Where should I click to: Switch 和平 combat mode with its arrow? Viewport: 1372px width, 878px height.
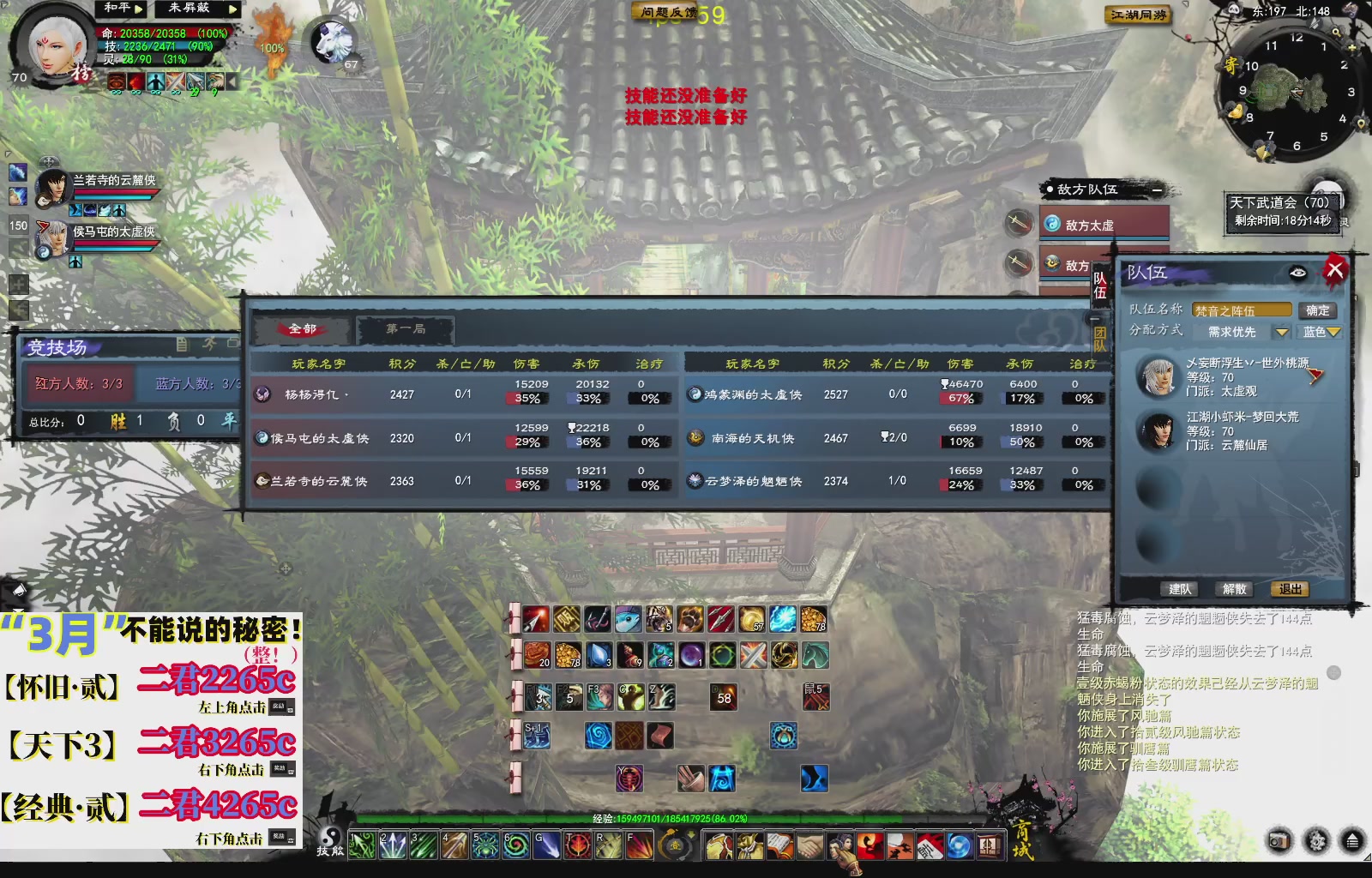[140, 9]
